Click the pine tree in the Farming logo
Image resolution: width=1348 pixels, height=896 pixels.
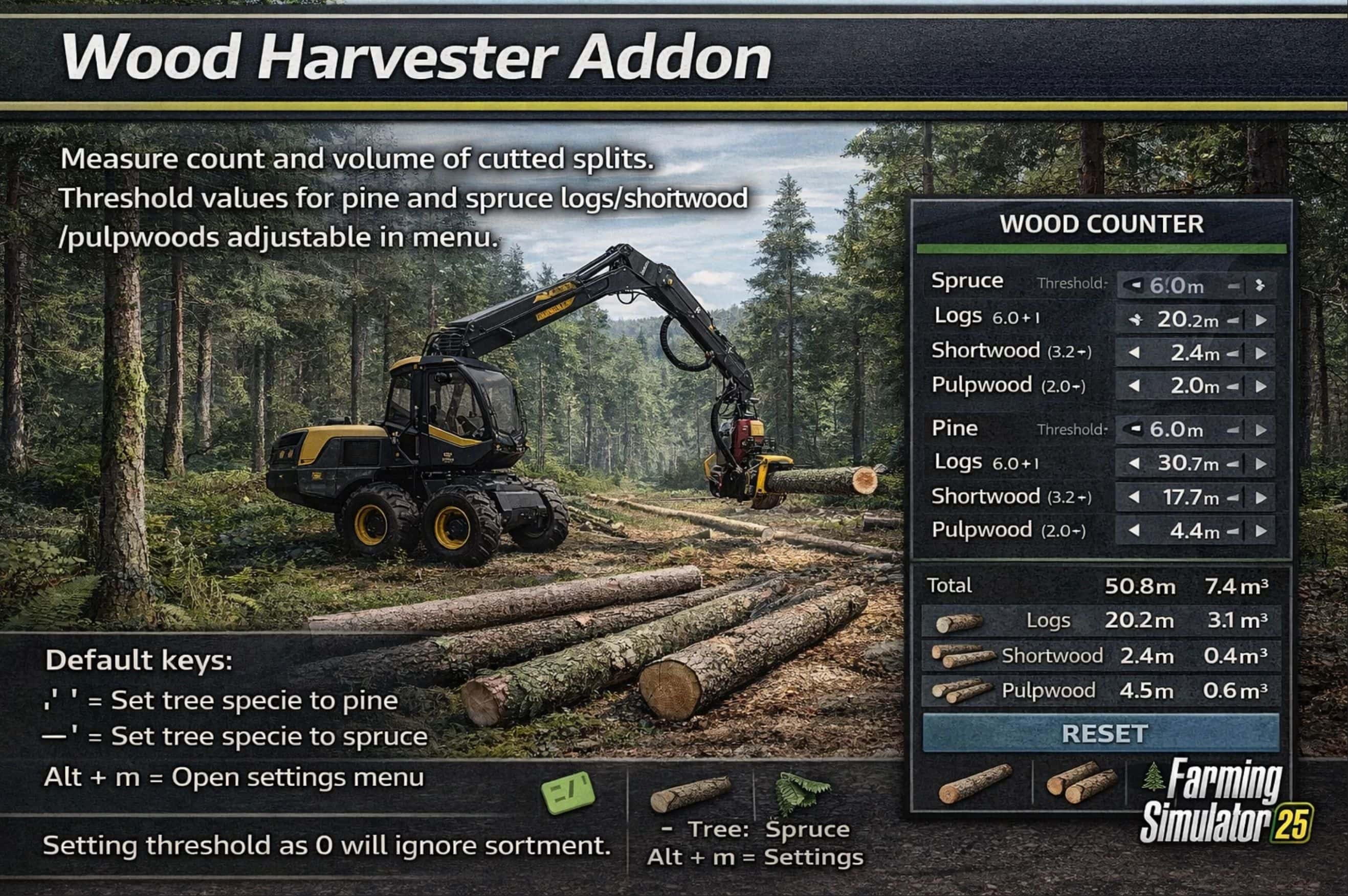pos(1153,776)
